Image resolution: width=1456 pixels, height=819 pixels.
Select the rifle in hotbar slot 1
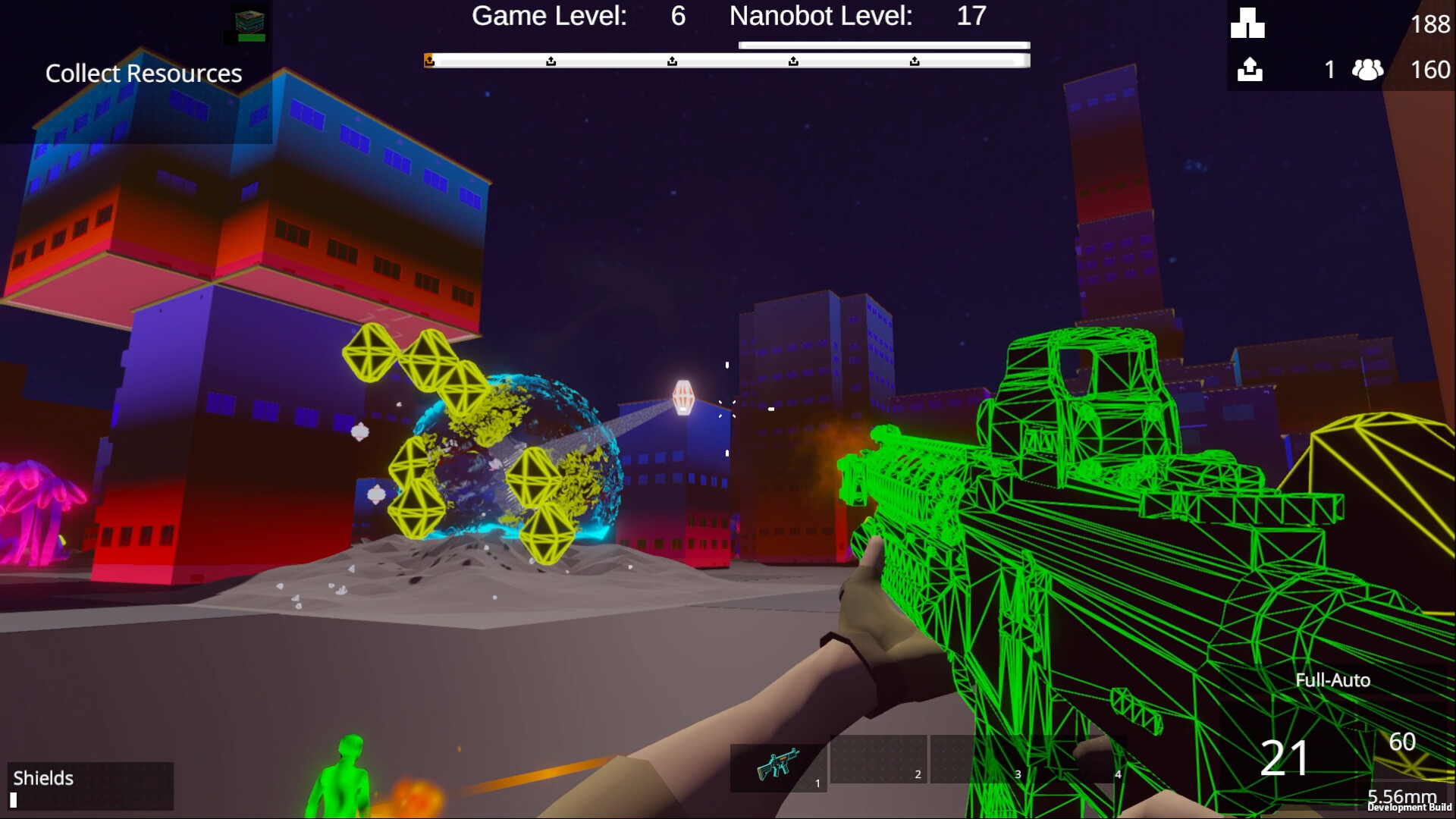778,767
